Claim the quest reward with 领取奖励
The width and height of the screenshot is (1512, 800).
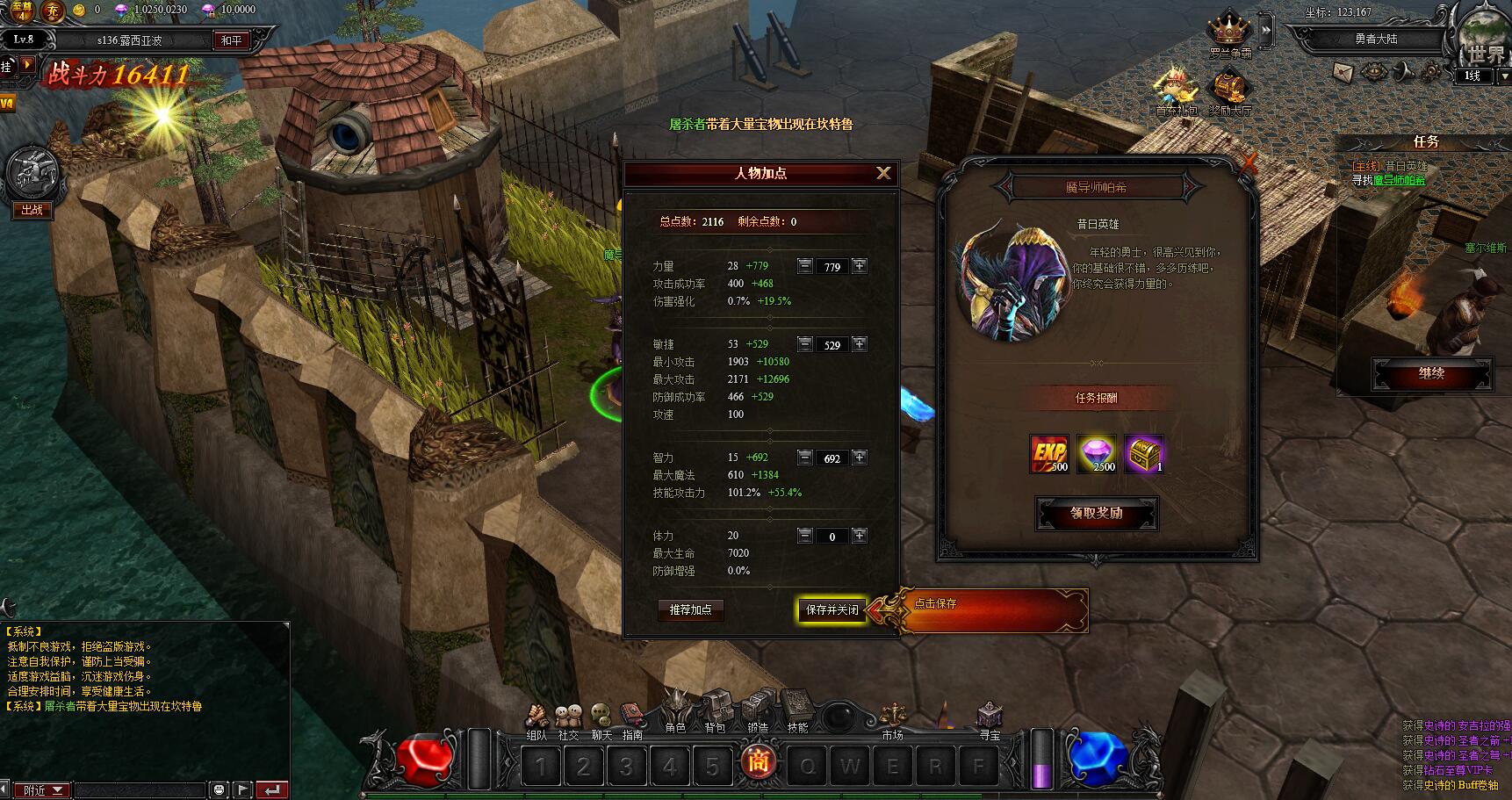[x=1096, y=514]
